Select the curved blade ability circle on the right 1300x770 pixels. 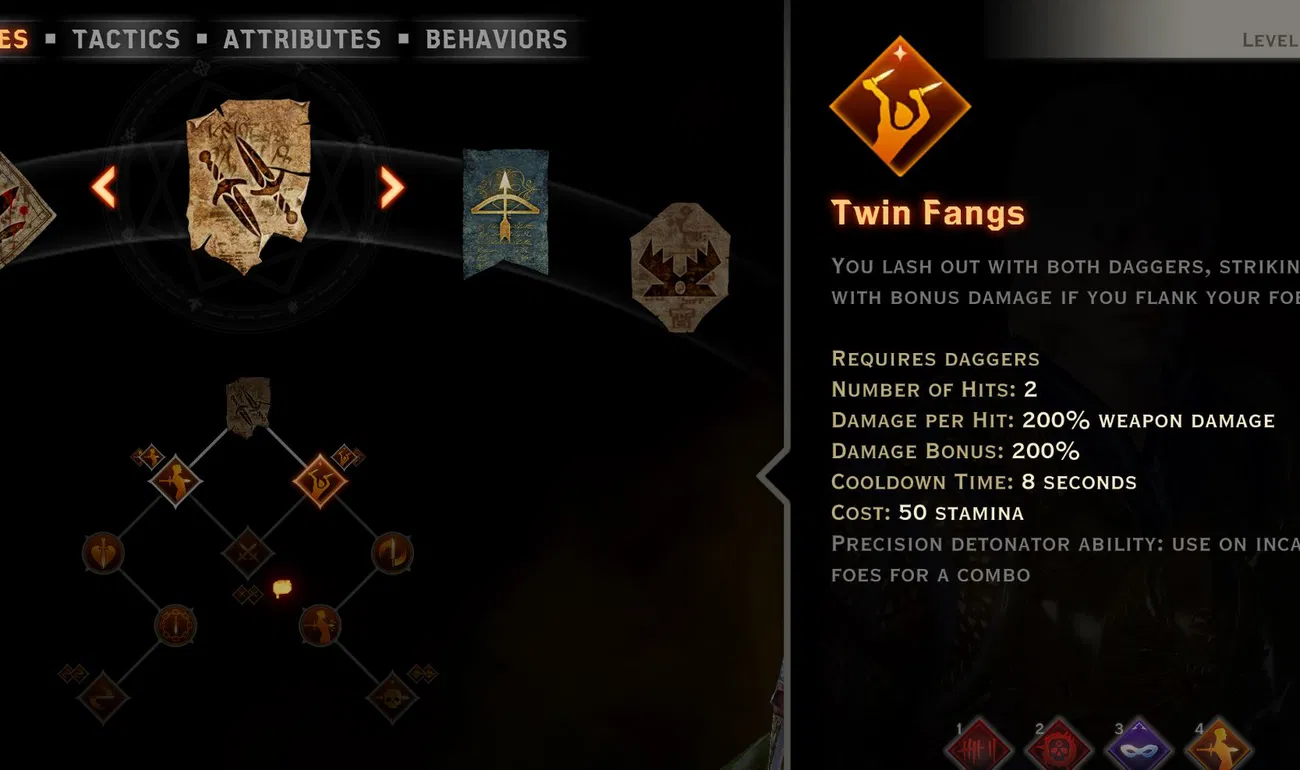392,552
